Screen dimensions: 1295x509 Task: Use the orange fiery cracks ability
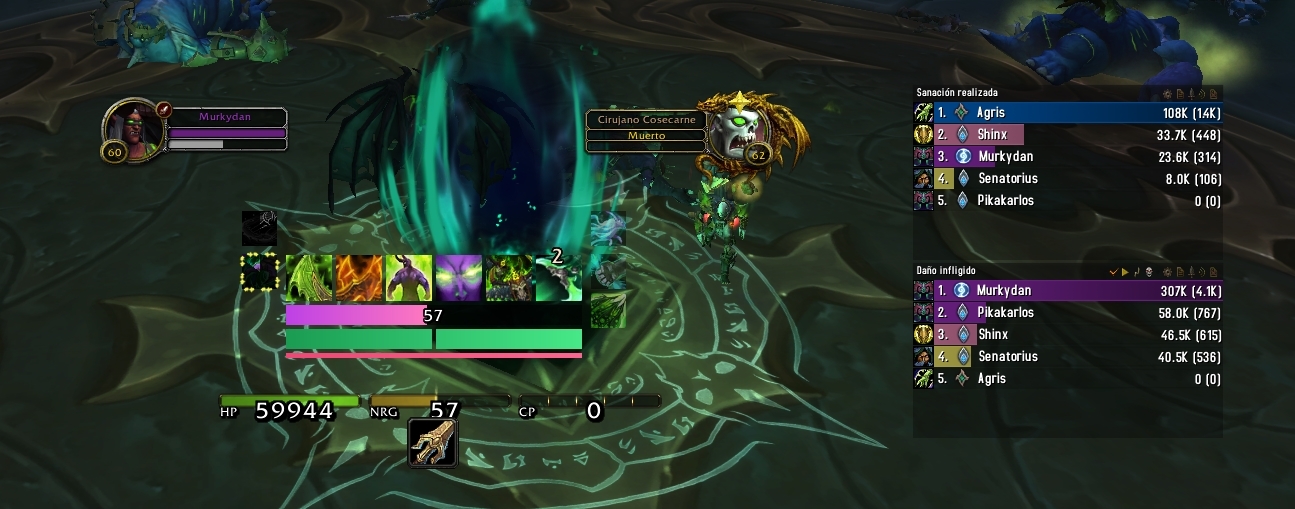tap(359, 278)
